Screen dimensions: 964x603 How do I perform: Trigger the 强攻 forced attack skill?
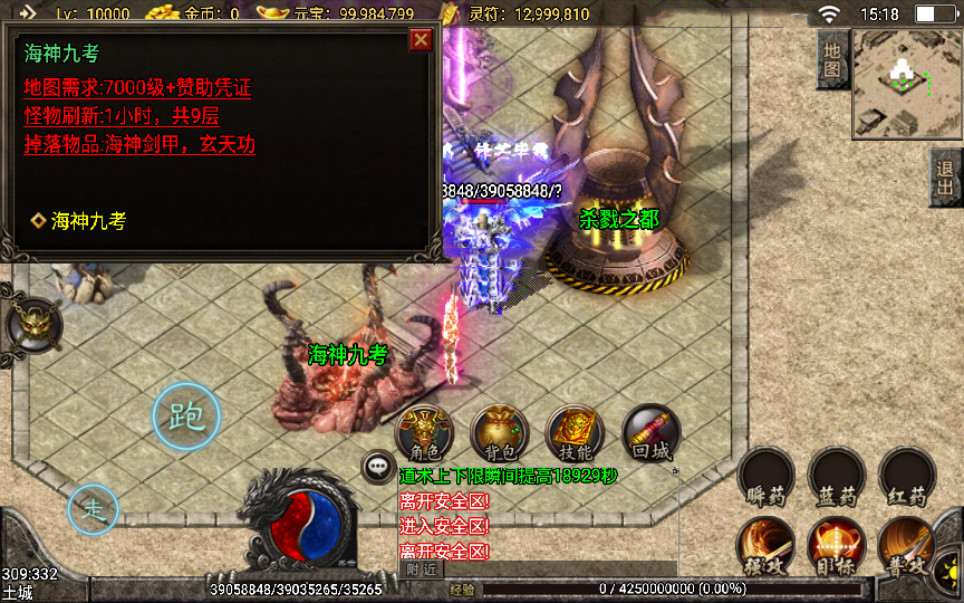(x=766, y=546)
